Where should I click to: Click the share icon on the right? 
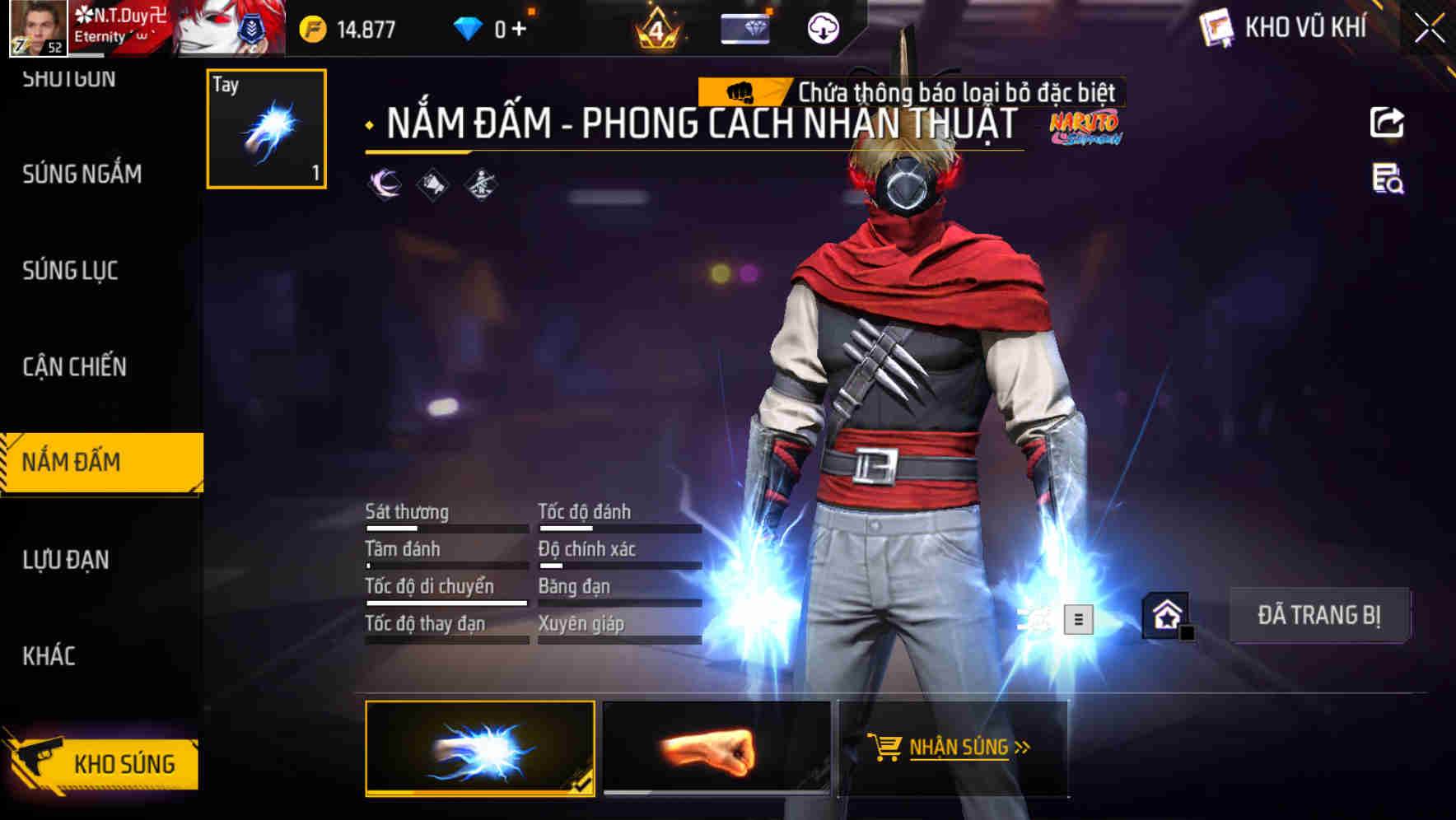pyautogui.click(x=1388, y=122)
